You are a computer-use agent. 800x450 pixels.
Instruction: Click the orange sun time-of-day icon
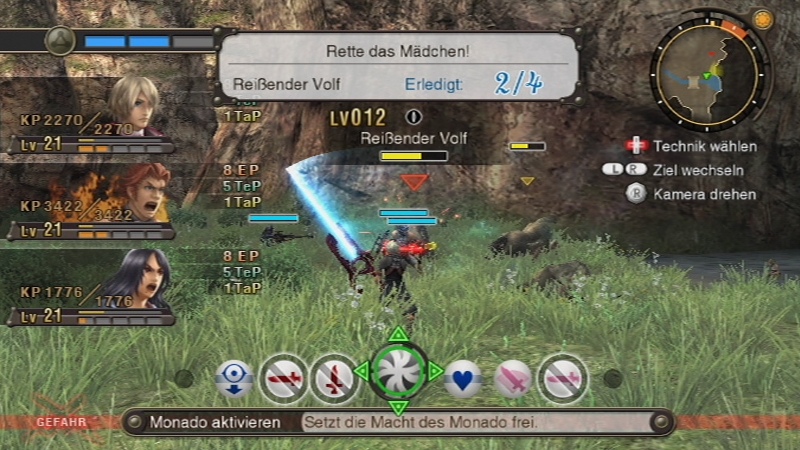click(x=764, y=19)
